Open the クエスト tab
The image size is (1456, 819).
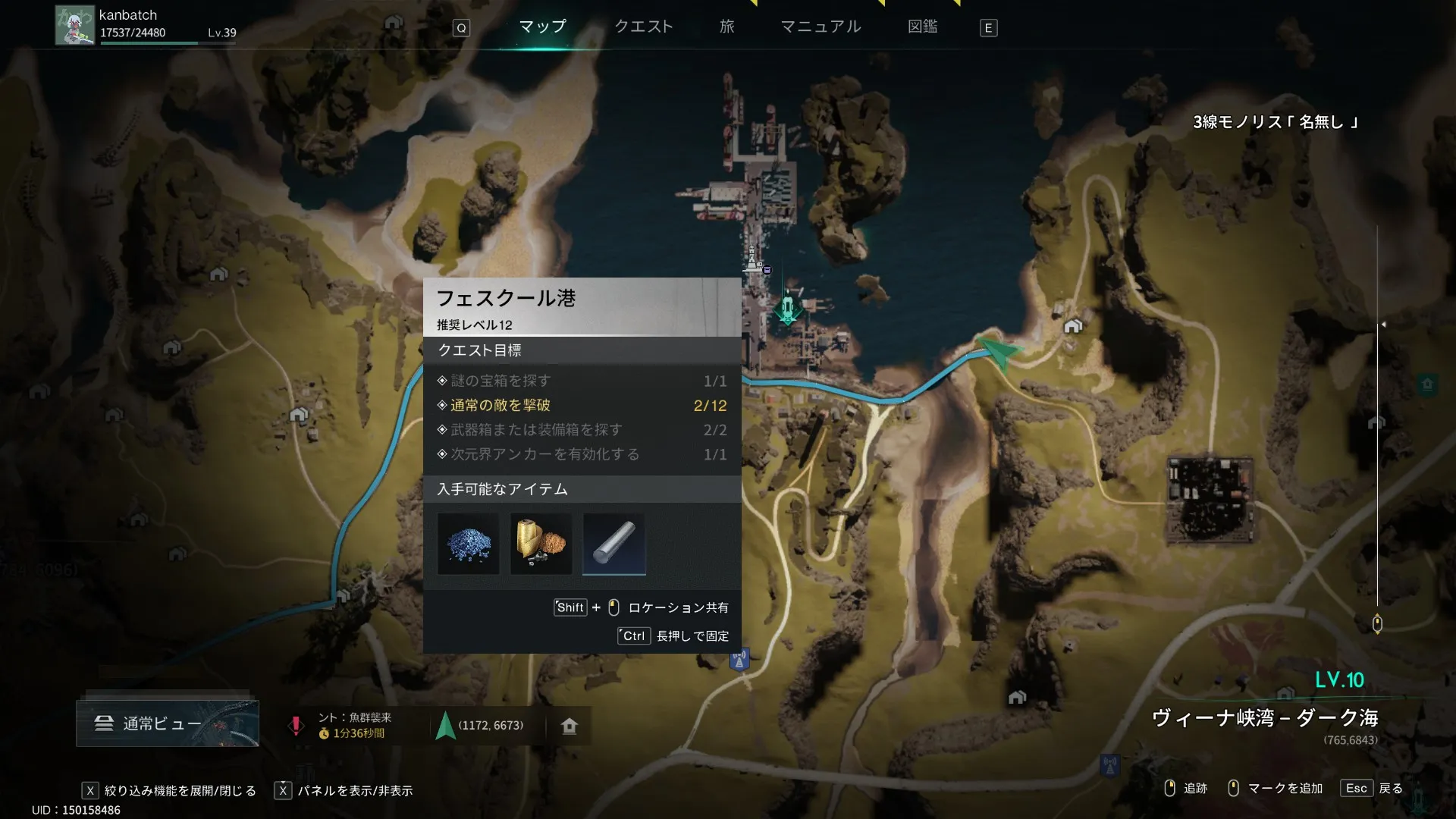[643, 27]
